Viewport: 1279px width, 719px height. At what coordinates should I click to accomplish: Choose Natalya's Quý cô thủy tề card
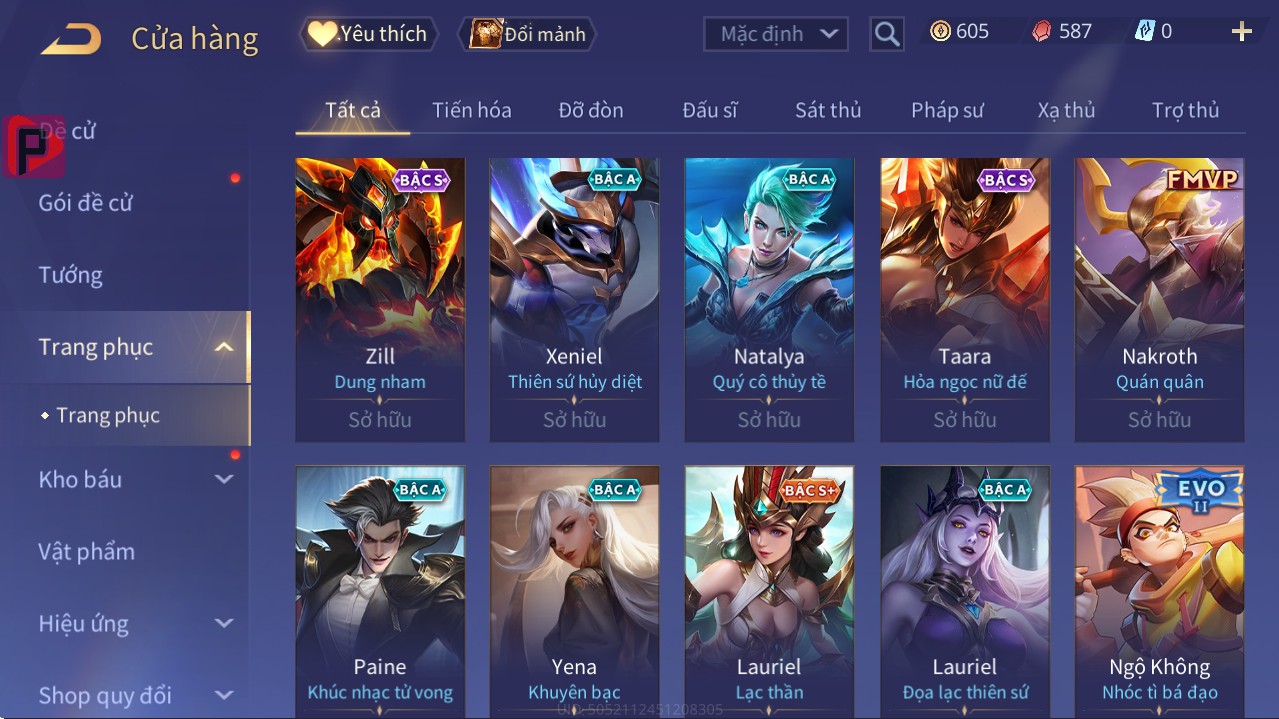769,299
